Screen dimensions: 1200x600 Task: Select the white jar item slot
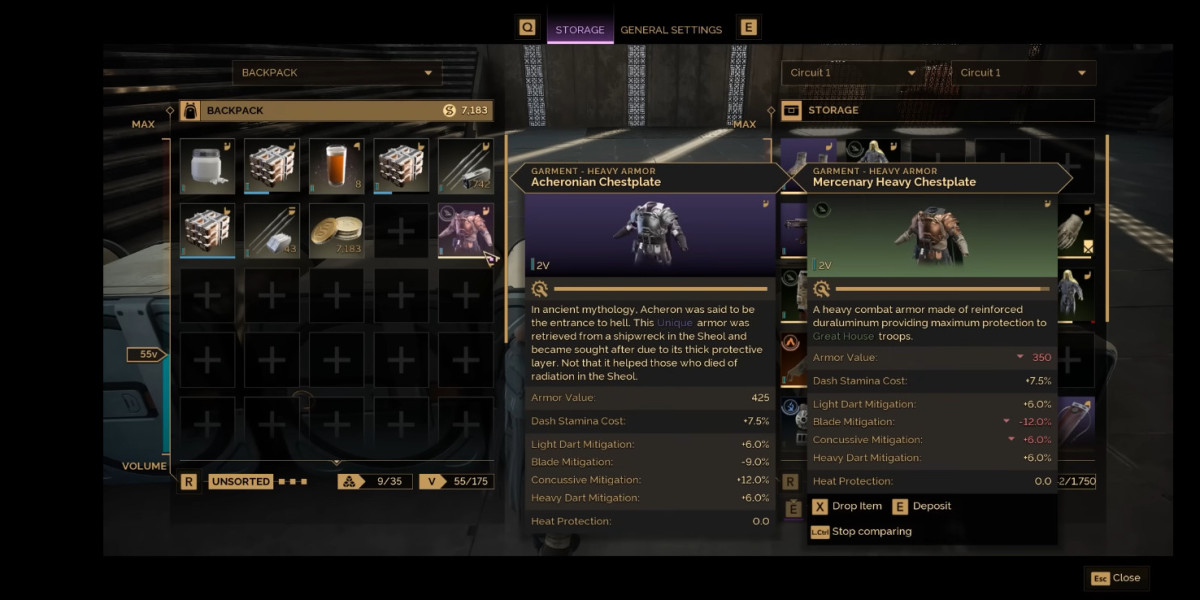point(207,166)
